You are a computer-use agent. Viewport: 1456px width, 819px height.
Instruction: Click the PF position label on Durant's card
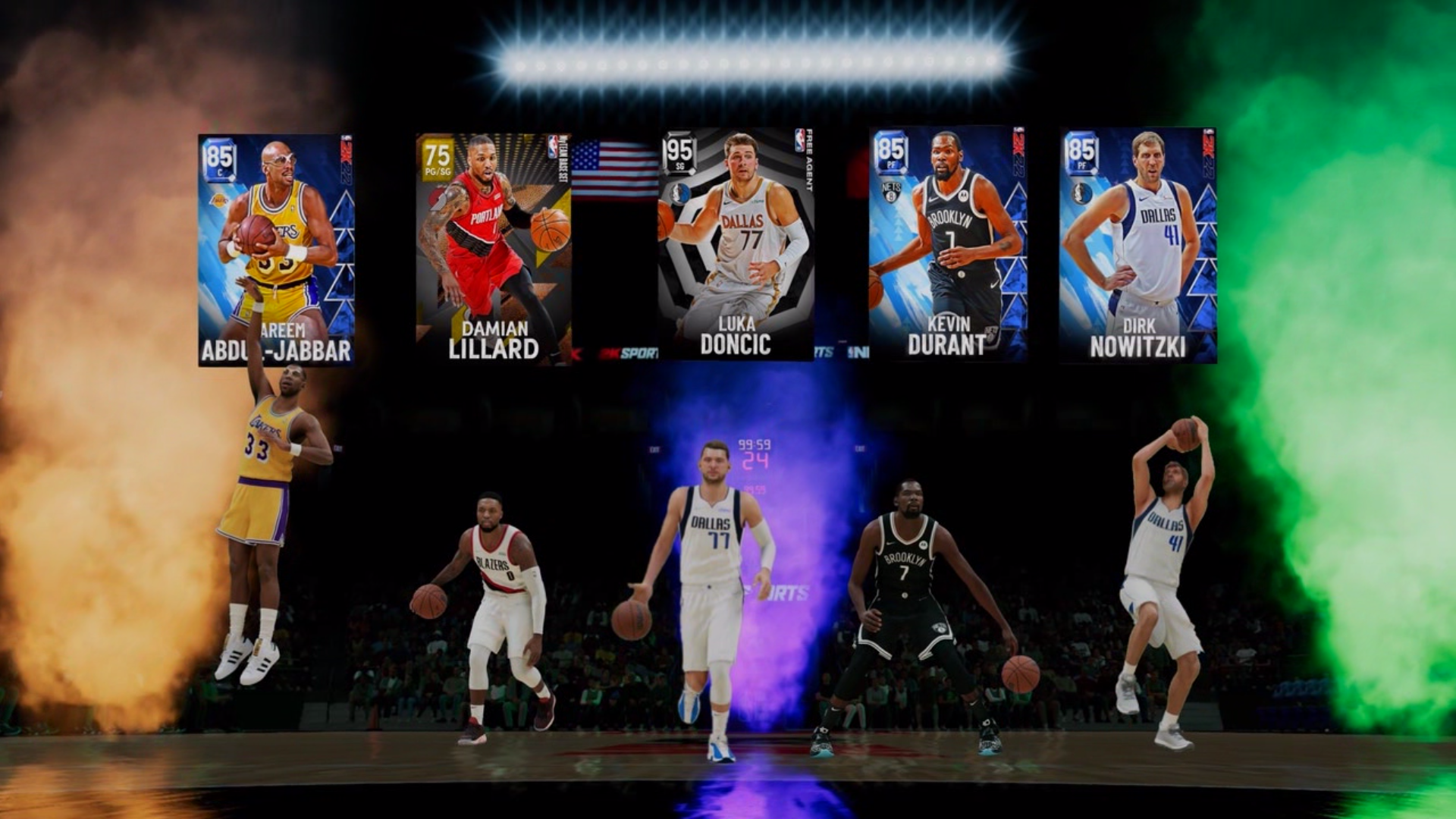point(891,163)
